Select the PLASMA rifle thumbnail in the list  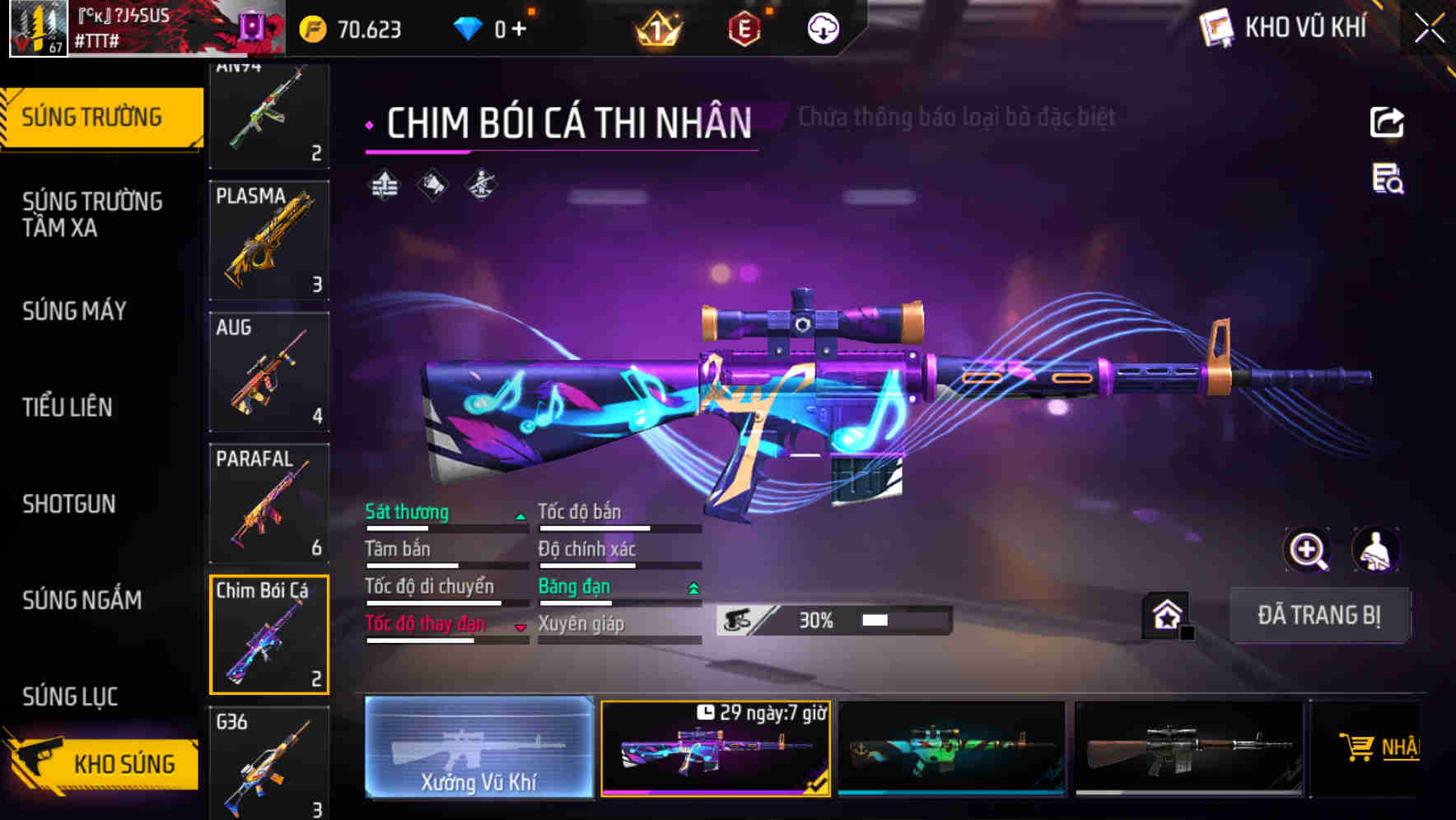coord(268,240)
